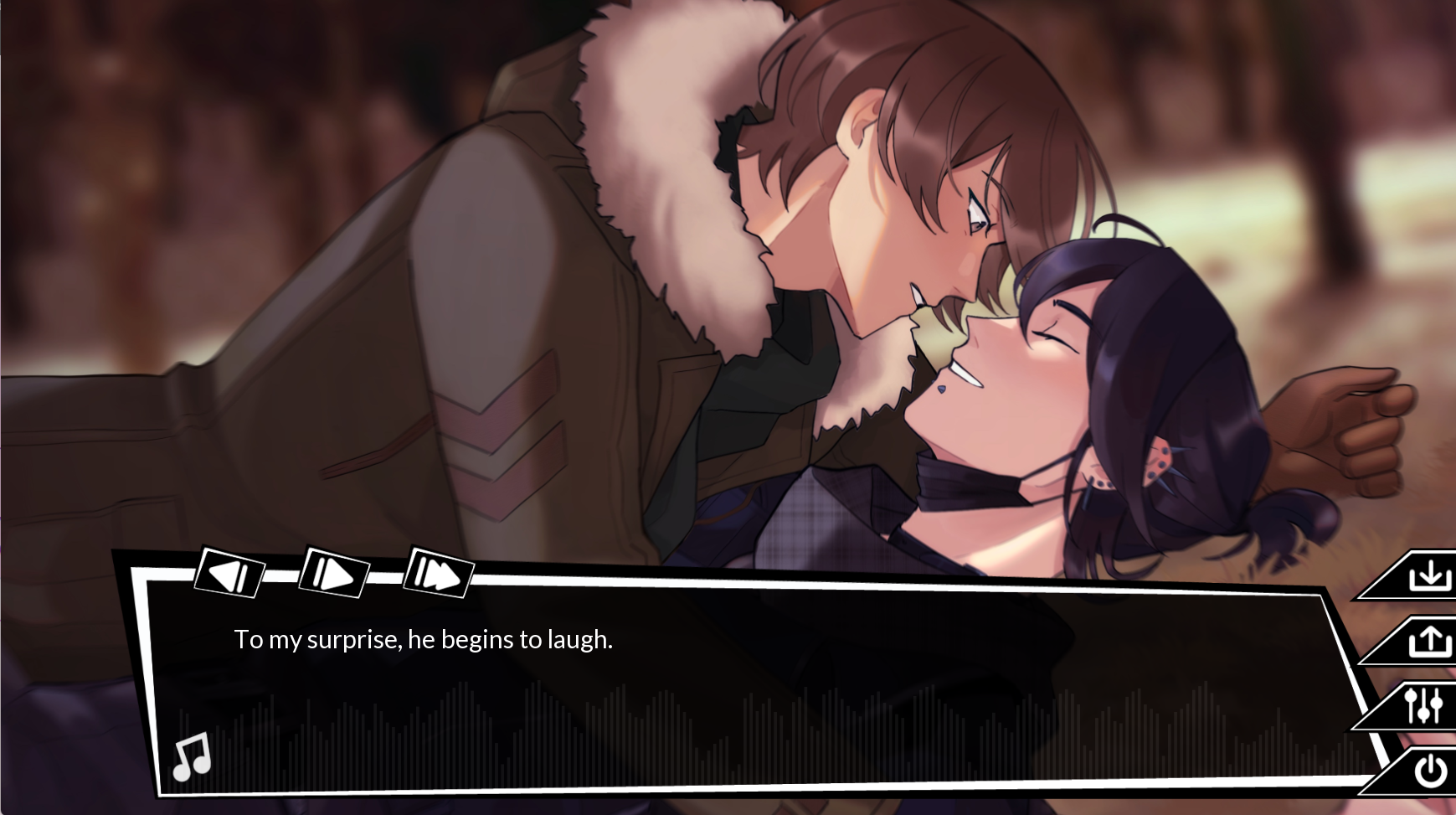The image size is (1456, 815).
Task: Open the save menu with download icon
Action: pos(1428,576)
